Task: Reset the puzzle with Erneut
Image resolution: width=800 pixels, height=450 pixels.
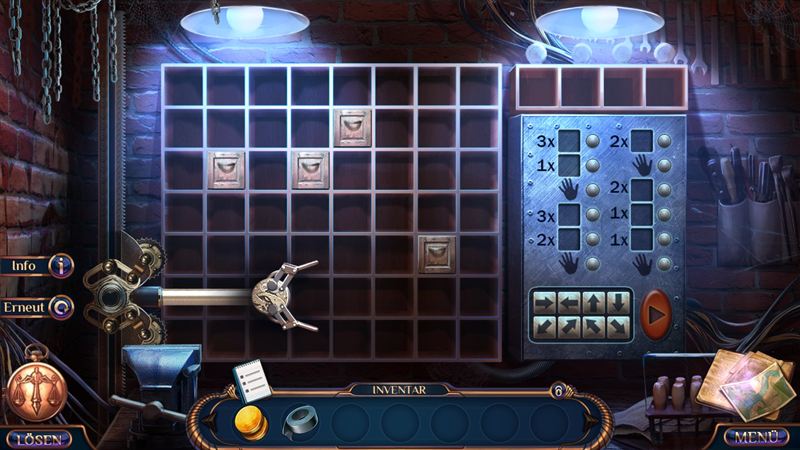Action: (x=40, y=307)
